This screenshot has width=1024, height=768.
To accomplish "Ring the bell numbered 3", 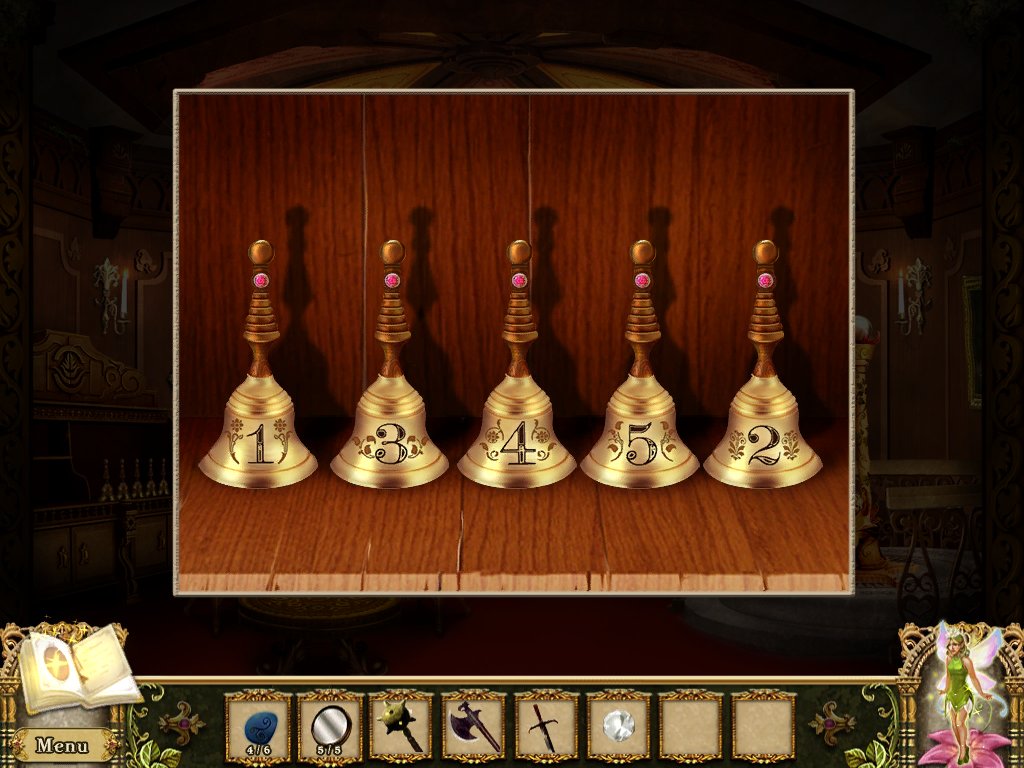I will click(390, 442).
